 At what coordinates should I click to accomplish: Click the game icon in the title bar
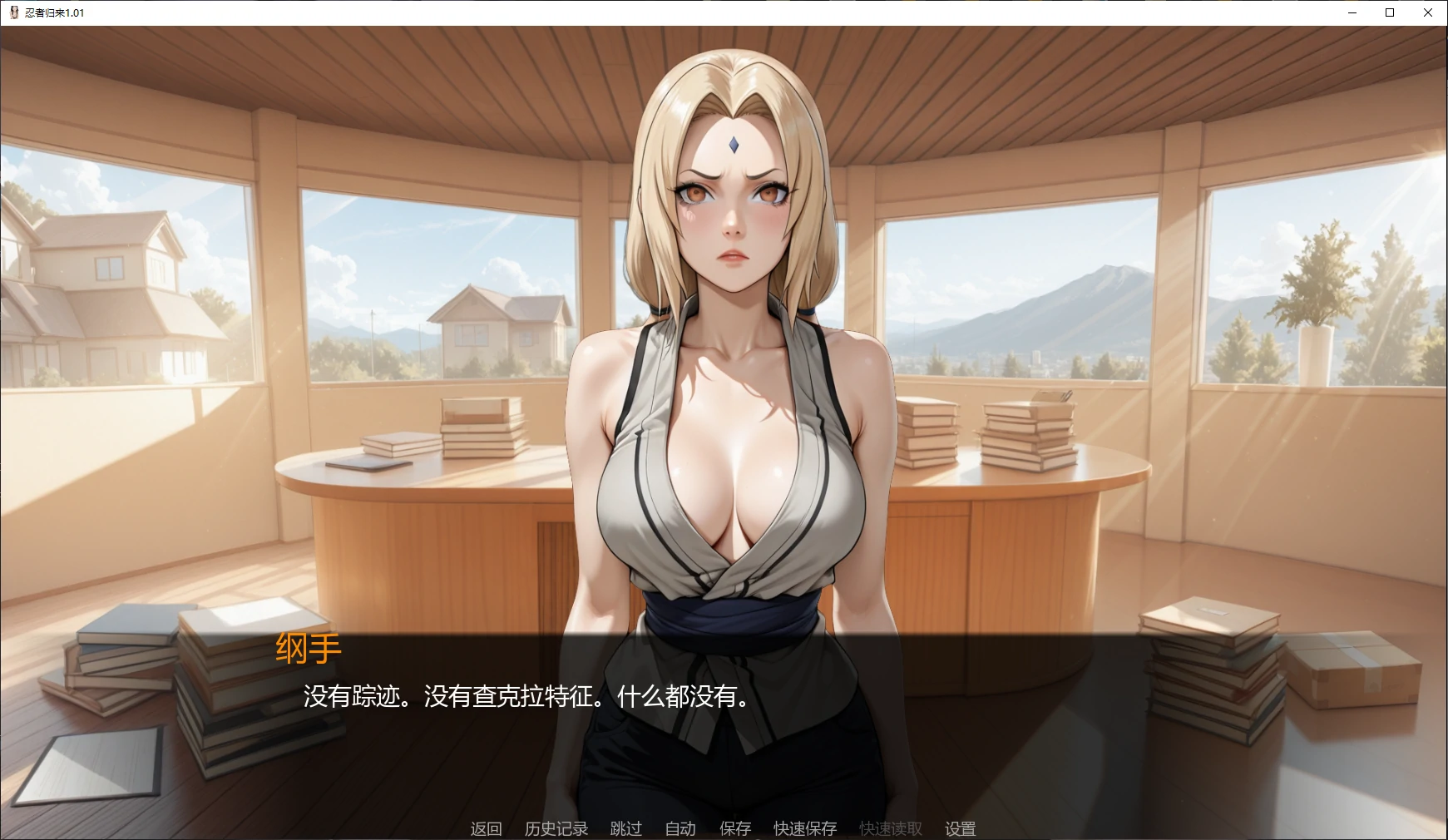[x=13, y=12]
